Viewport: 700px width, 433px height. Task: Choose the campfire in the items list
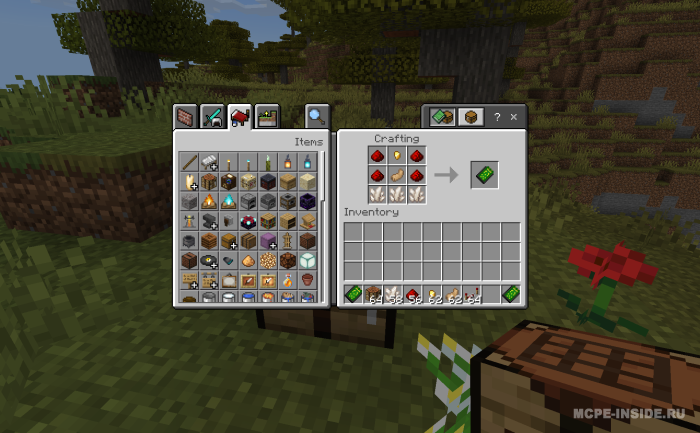(208, 201)
